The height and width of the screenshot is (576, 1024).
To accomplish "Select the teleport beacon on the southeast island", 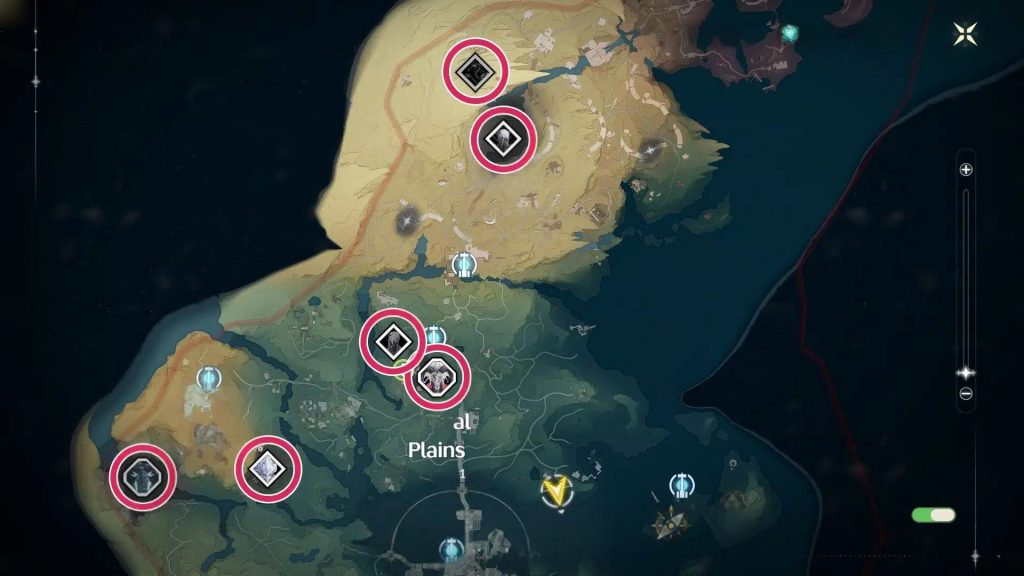I will pyautogui.click(x=683, y=486).
